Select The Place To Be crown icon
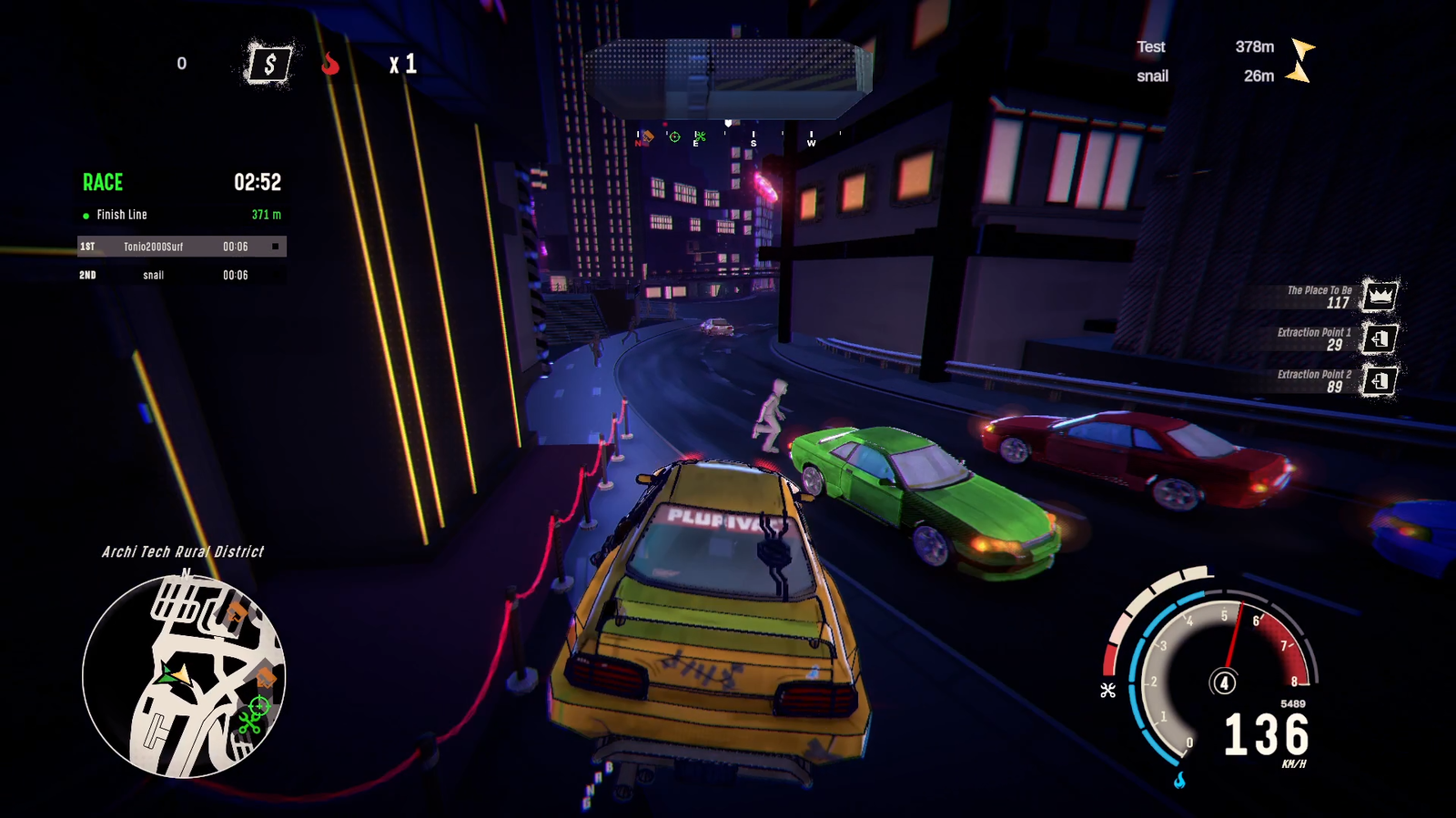The height and width of the screenshot is (818, 1456). coord(1380,296)
